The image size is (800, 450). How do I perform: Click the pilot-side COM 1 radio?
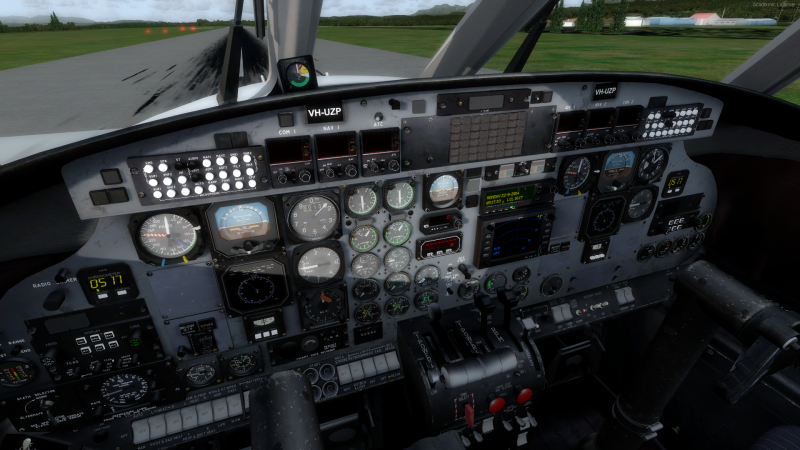click(290, 154)
